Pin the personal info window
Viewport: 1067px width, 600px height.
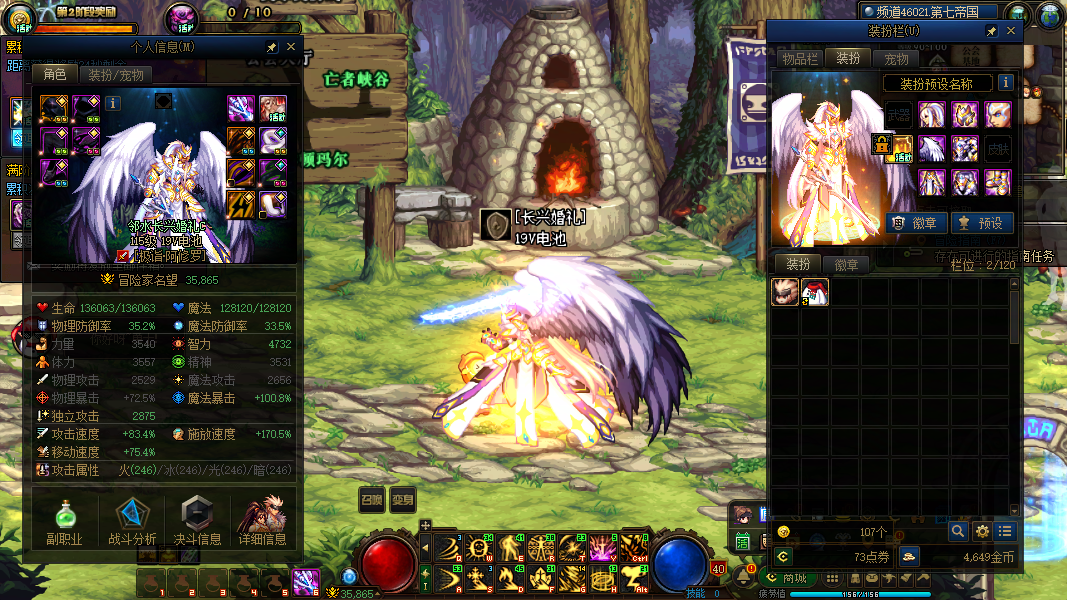[x=271, y=47]
